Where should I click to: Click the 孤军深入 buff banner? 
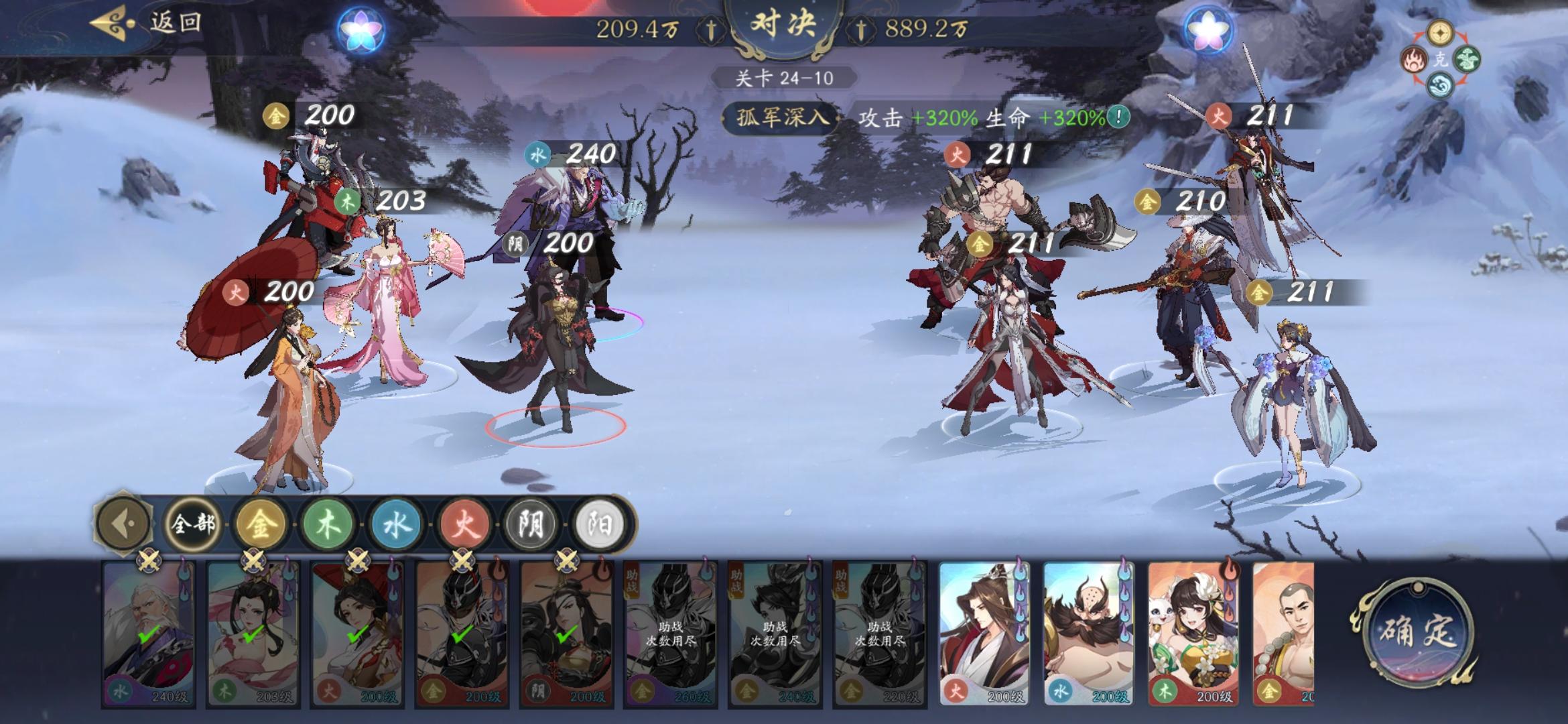781,115
